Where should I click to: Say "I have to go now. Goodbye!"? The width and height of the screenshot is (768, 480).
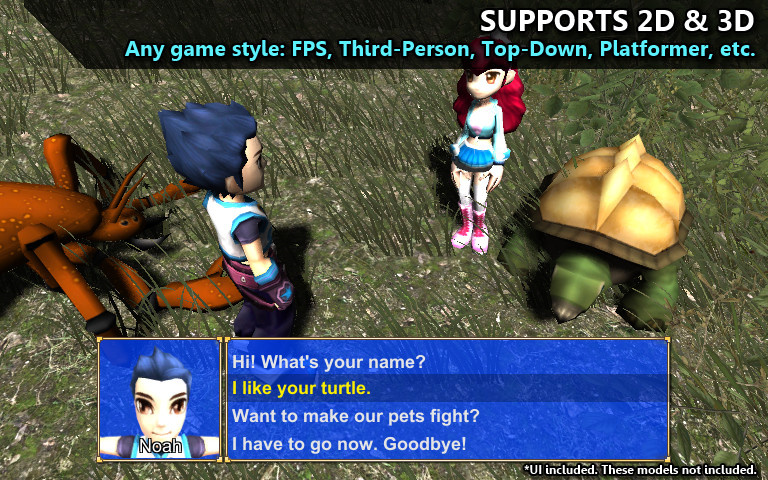[348, 443]
